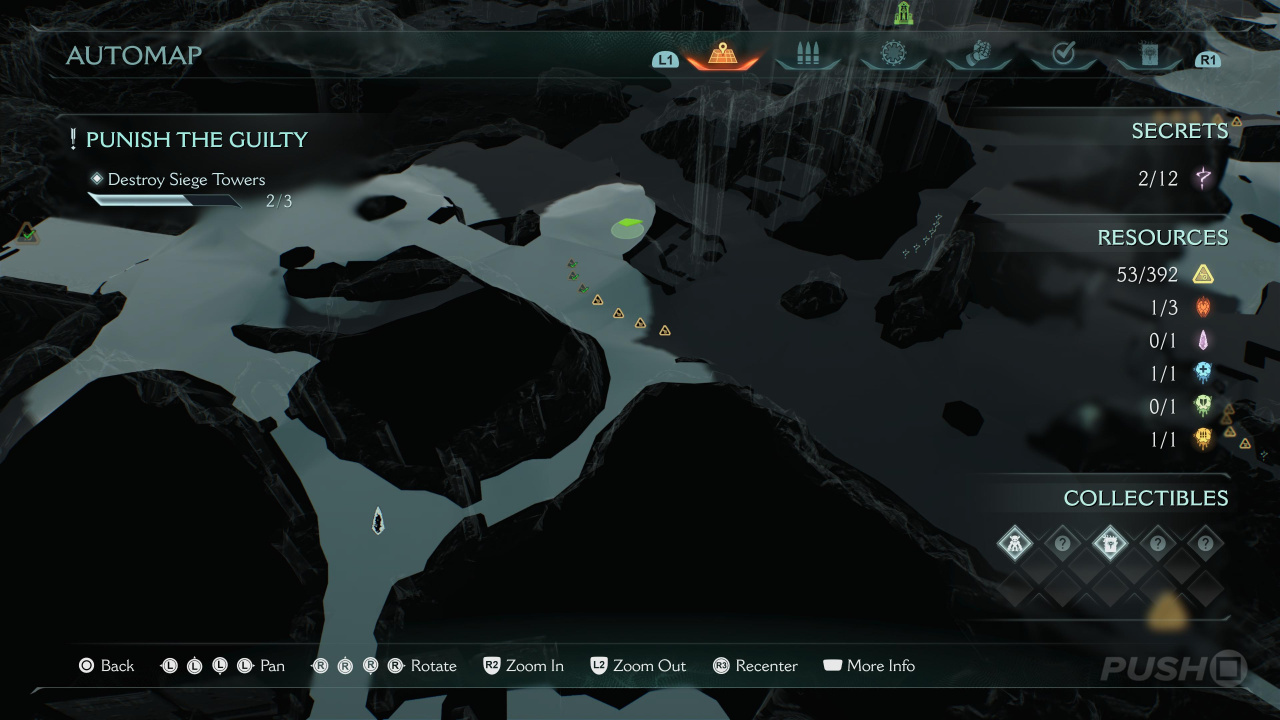This screenshot has height=720, width=1280.
Task: Switch to the bullets arsenal tab
Action: [808, 54]
